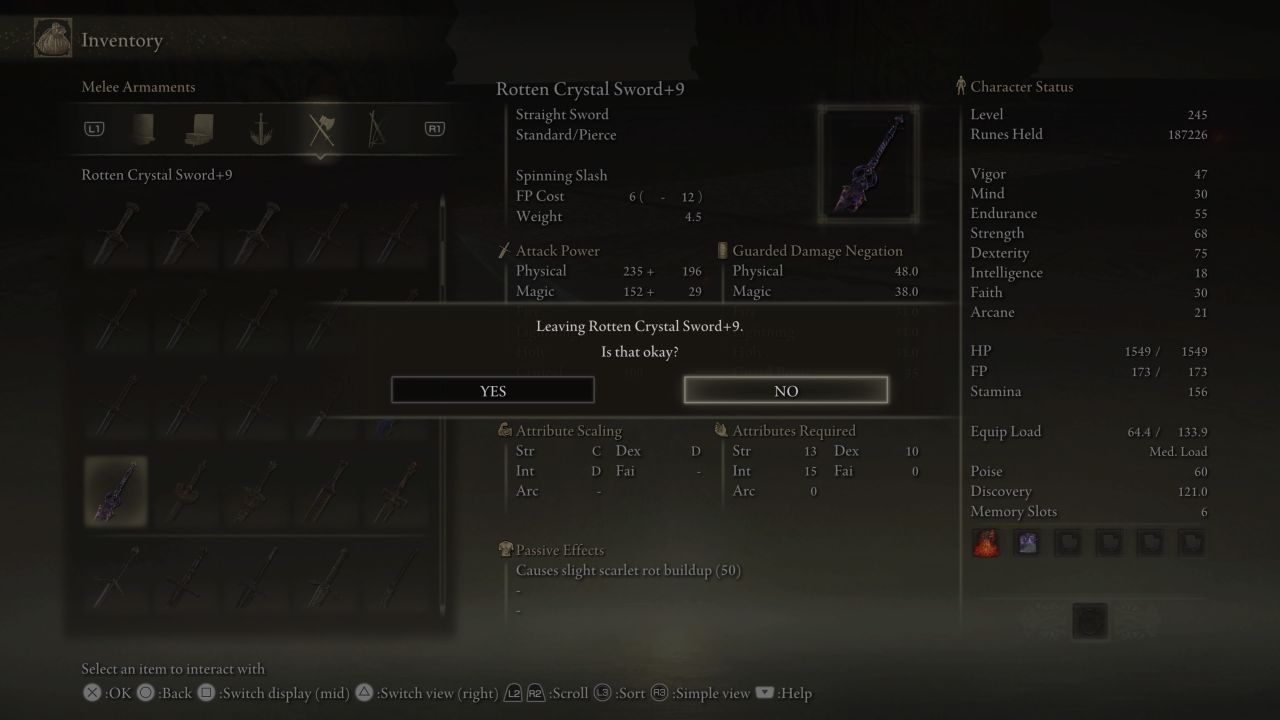The height and width of the screenshot is (720, 1280).
Task: Click the Attack Power sword icon
Action: [x=503, y=250]
